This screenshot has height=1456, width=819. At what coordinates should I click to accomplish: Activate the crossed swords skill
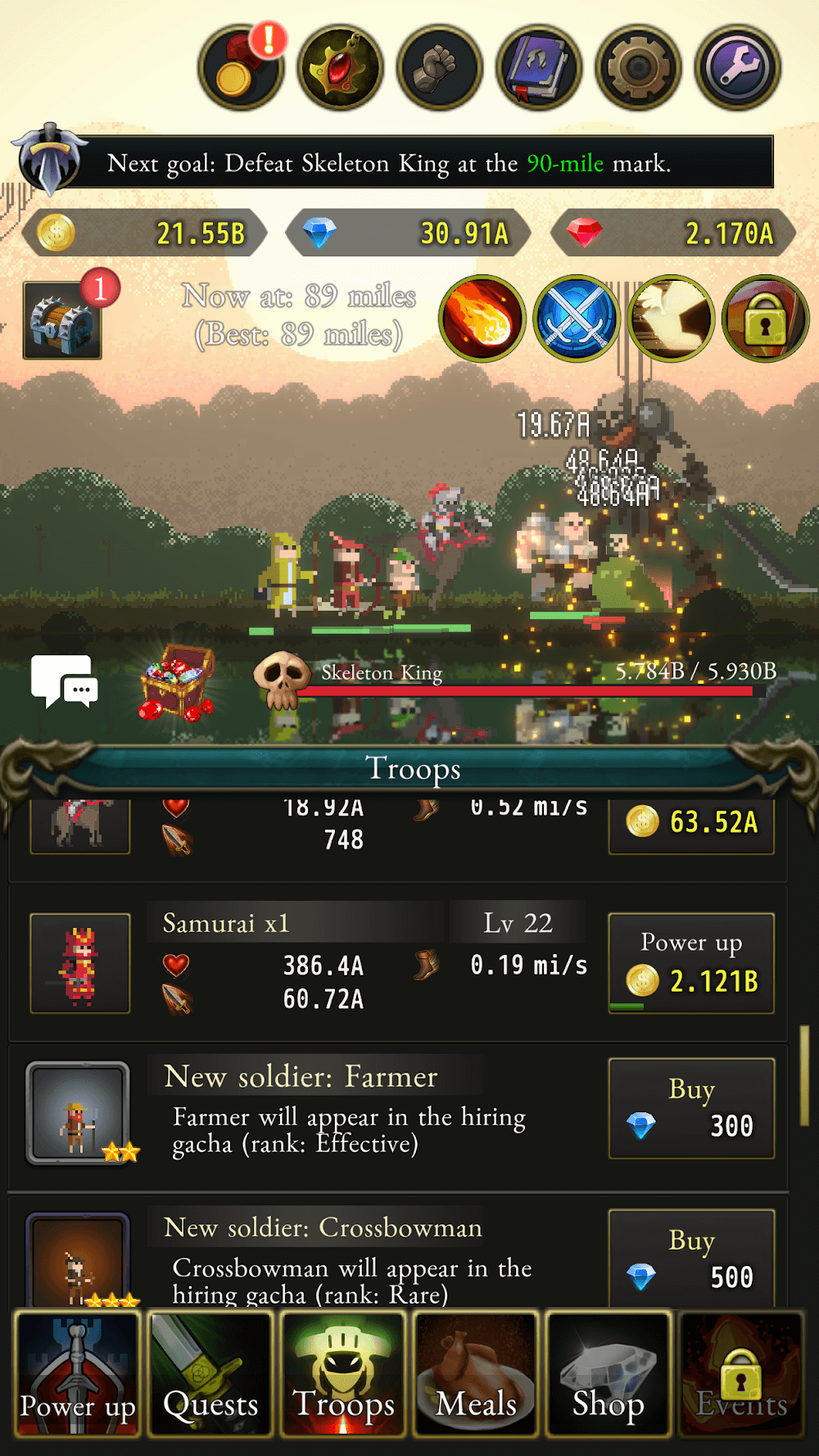(577, 319)
